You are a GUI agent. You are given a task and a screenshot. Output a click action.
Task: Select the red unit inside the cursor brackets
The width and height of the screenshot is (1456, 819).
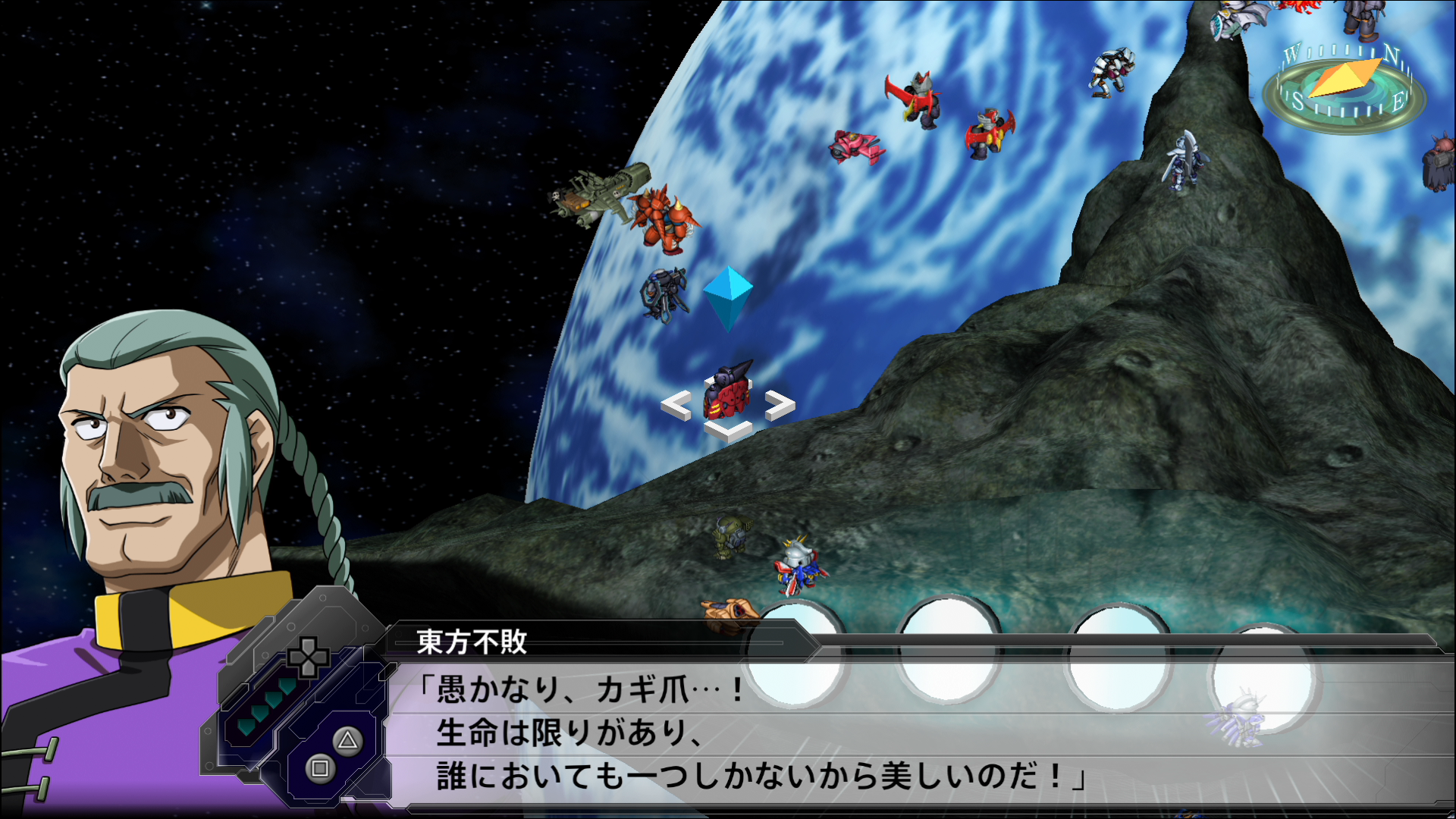pos(727,393)
